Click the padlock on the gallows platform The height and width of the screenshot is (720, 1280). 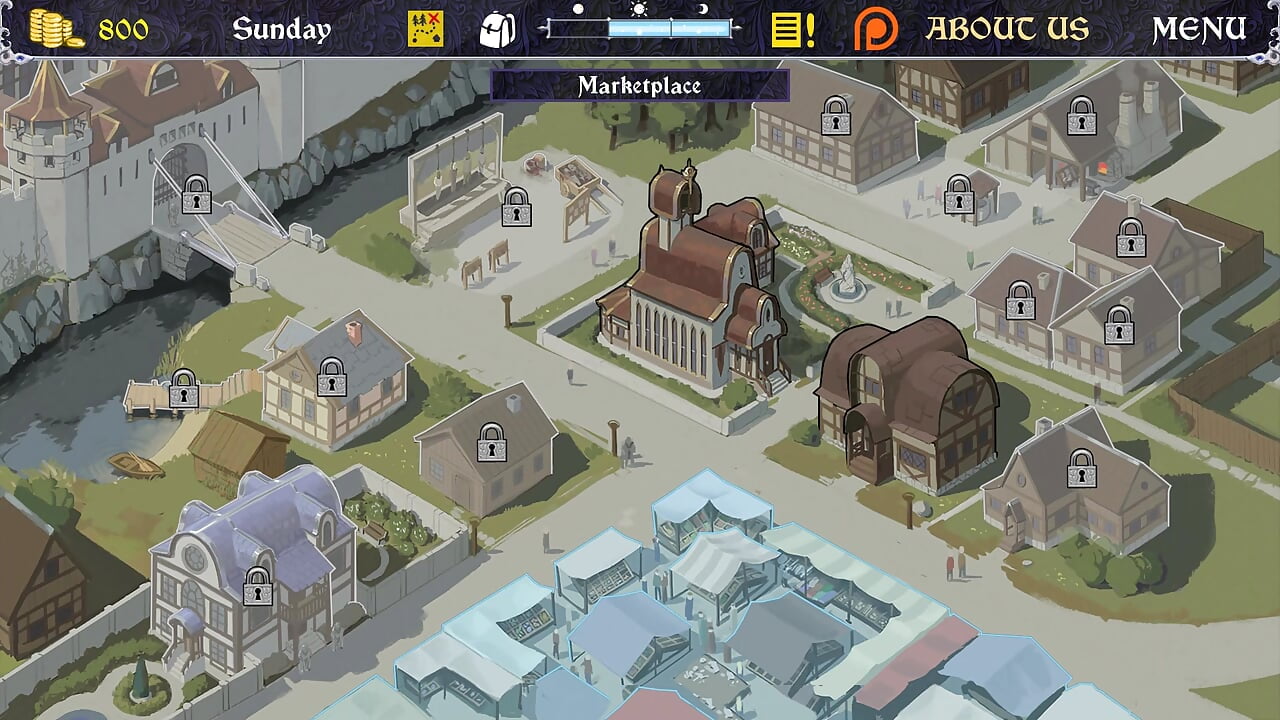pos(516,207)
